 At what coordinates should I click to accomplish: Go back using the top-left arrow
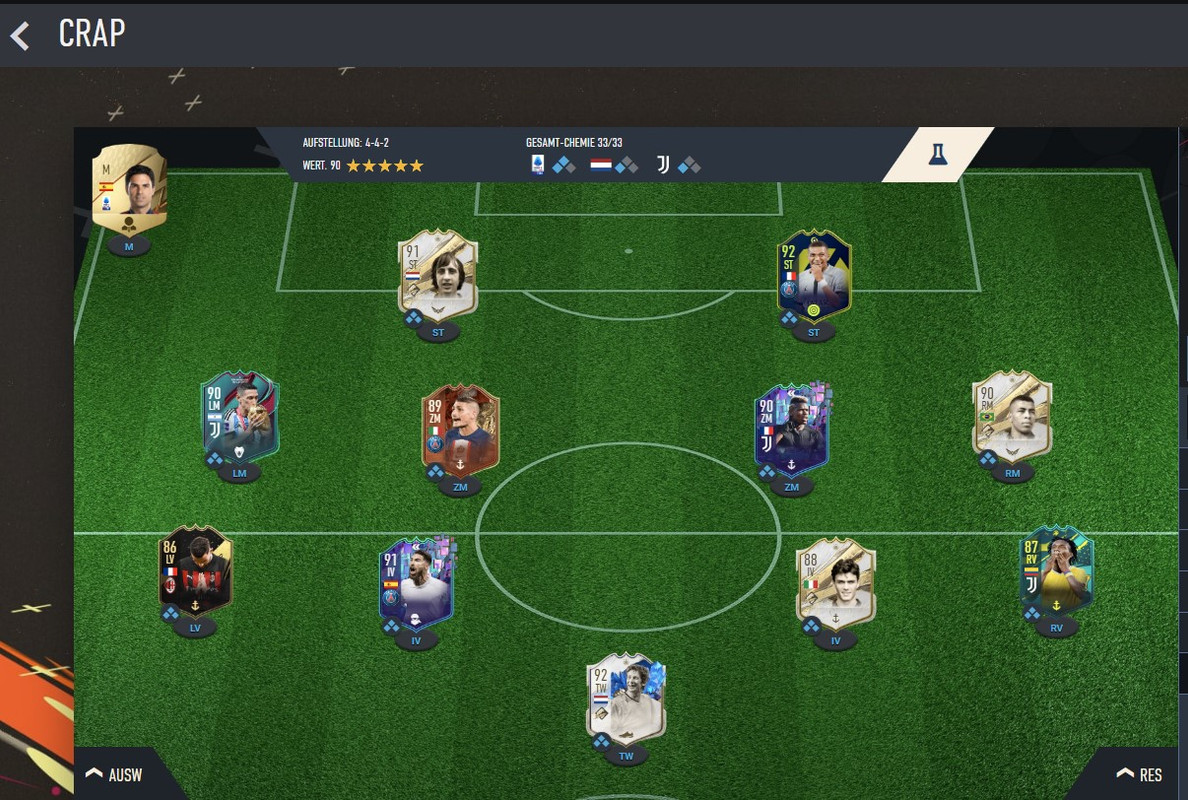coord(20,36)
